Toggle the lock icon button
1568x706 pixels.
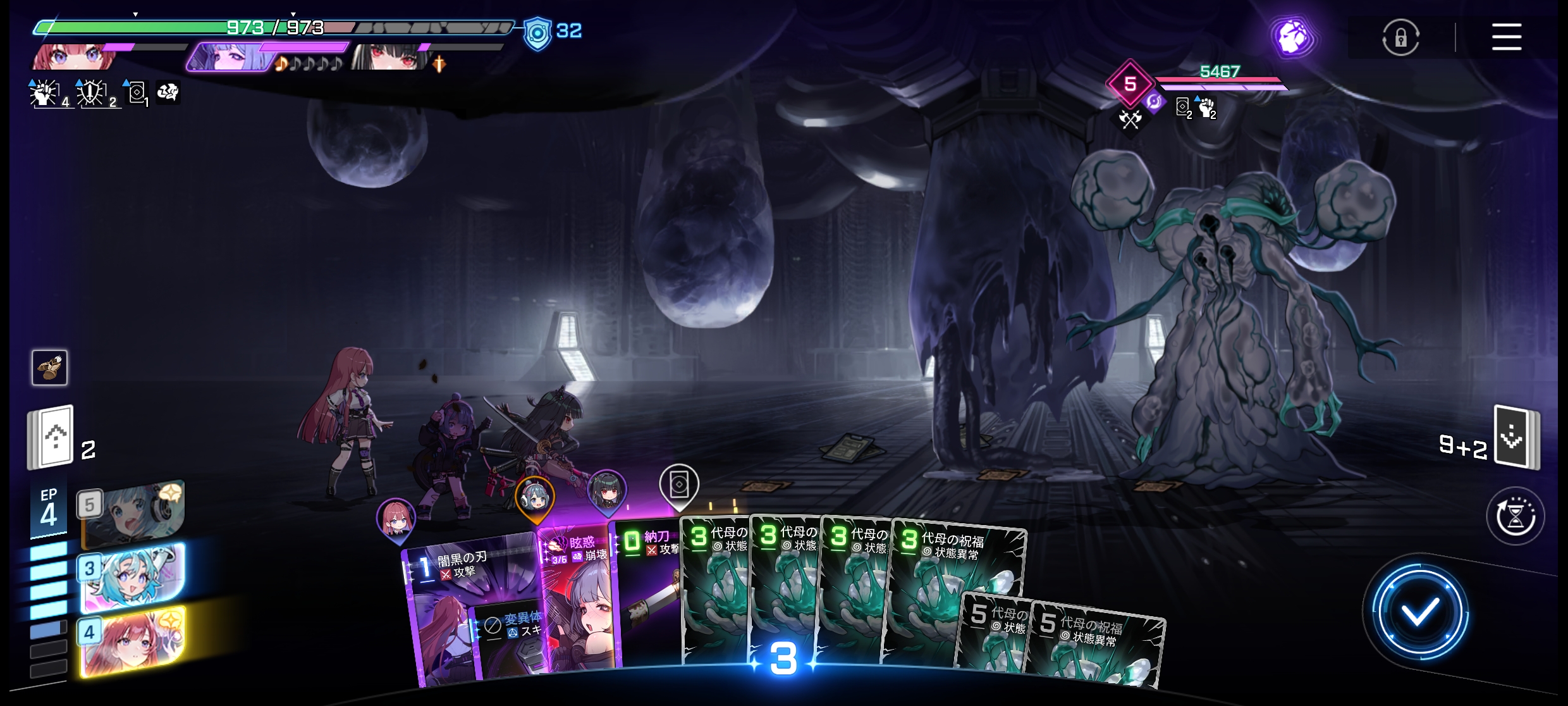pyautogui.click(x=1400, y=37)
